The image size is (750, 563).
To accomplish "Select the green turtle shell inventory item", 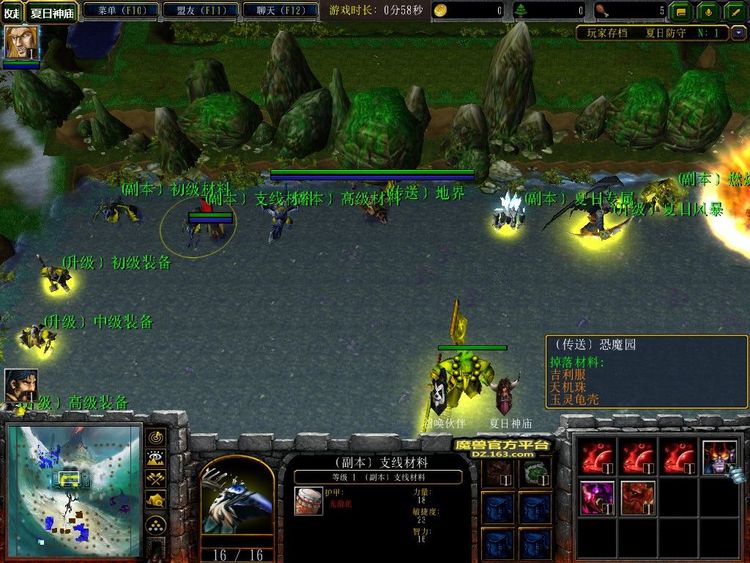I will pos(536,471).
